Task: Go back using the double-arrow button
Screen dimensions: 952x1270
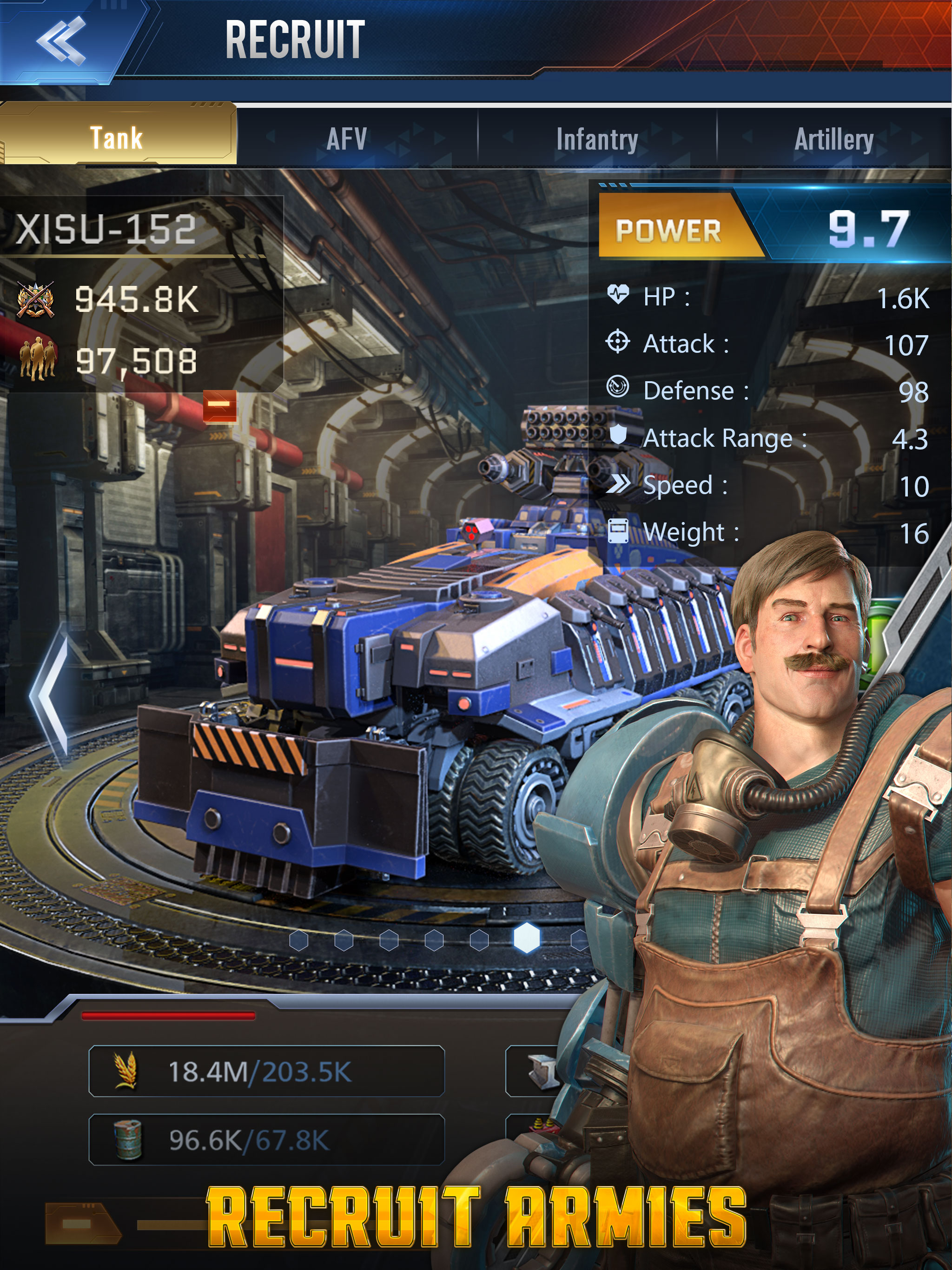Action: [60, 40]
